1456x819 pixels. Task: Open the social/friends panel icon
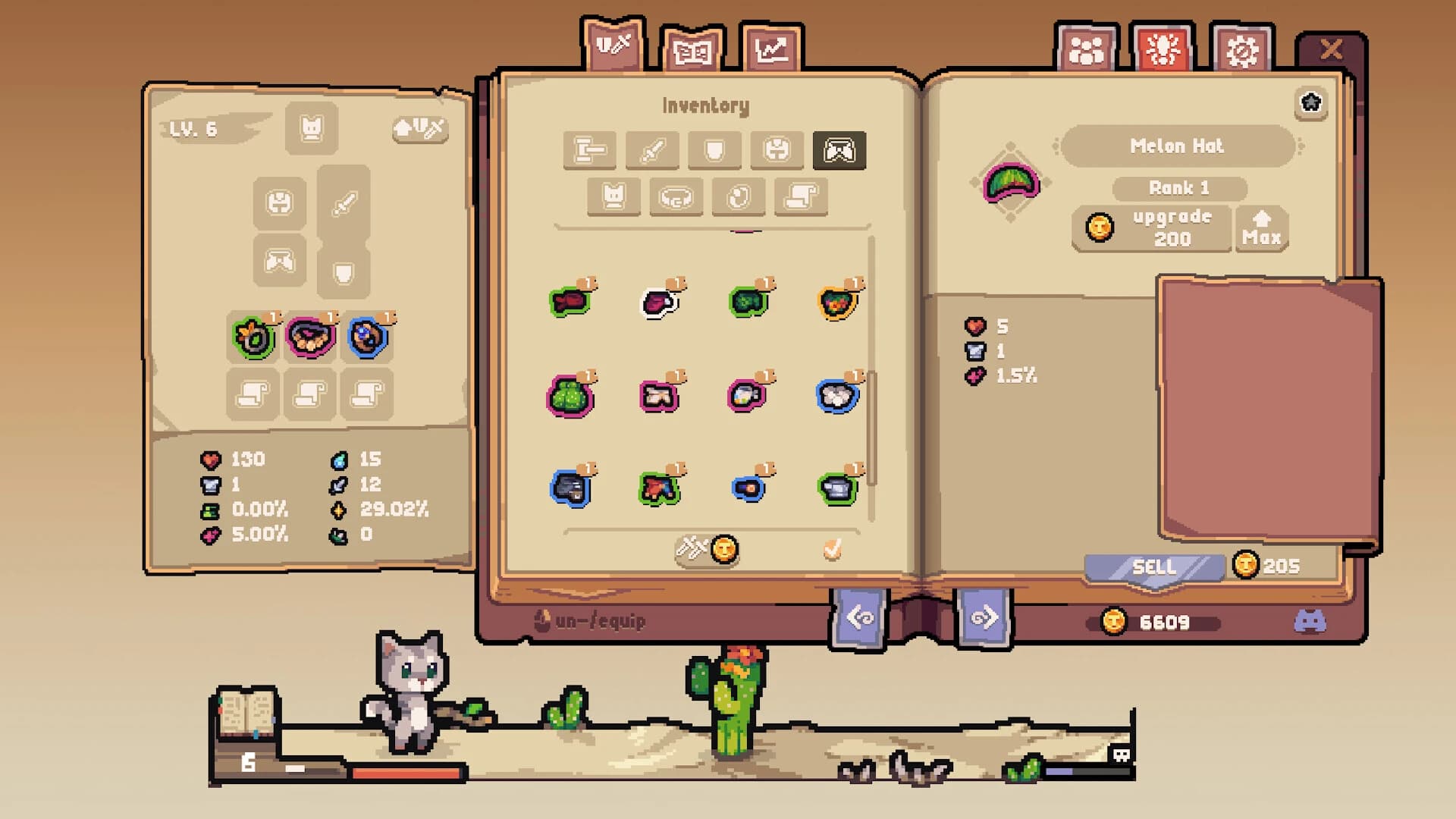[1087, 50]
